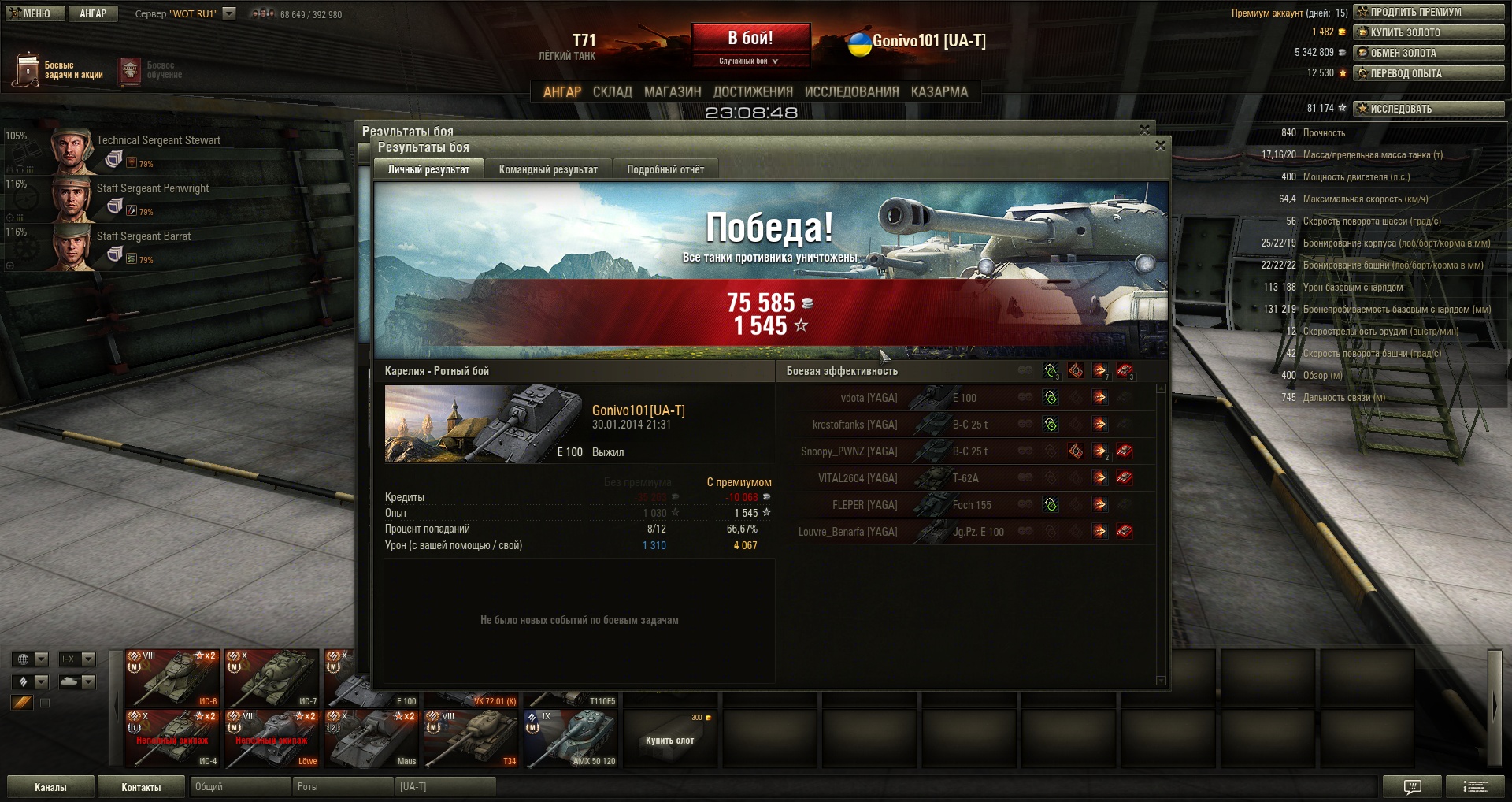Open the МЕНЮ button
This screenshot has height=802, width=1512.
(x=33, y=13)
